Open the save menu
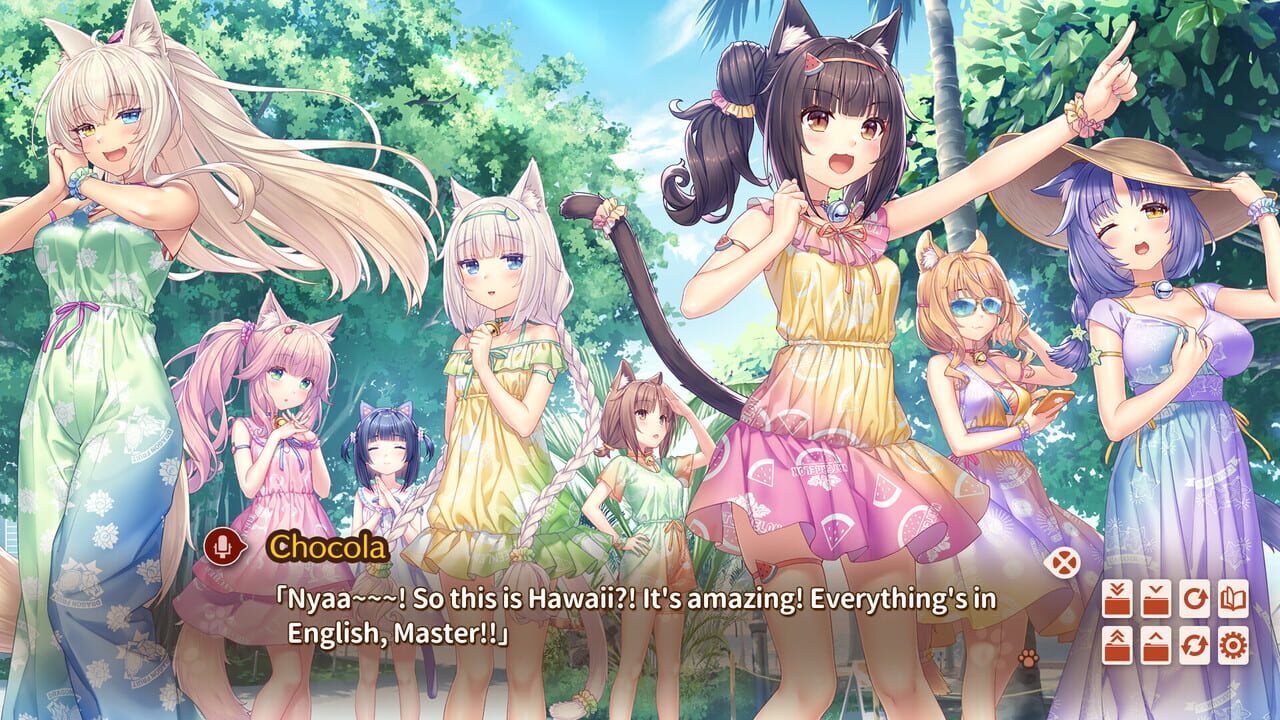 [x=1155, y=598]
